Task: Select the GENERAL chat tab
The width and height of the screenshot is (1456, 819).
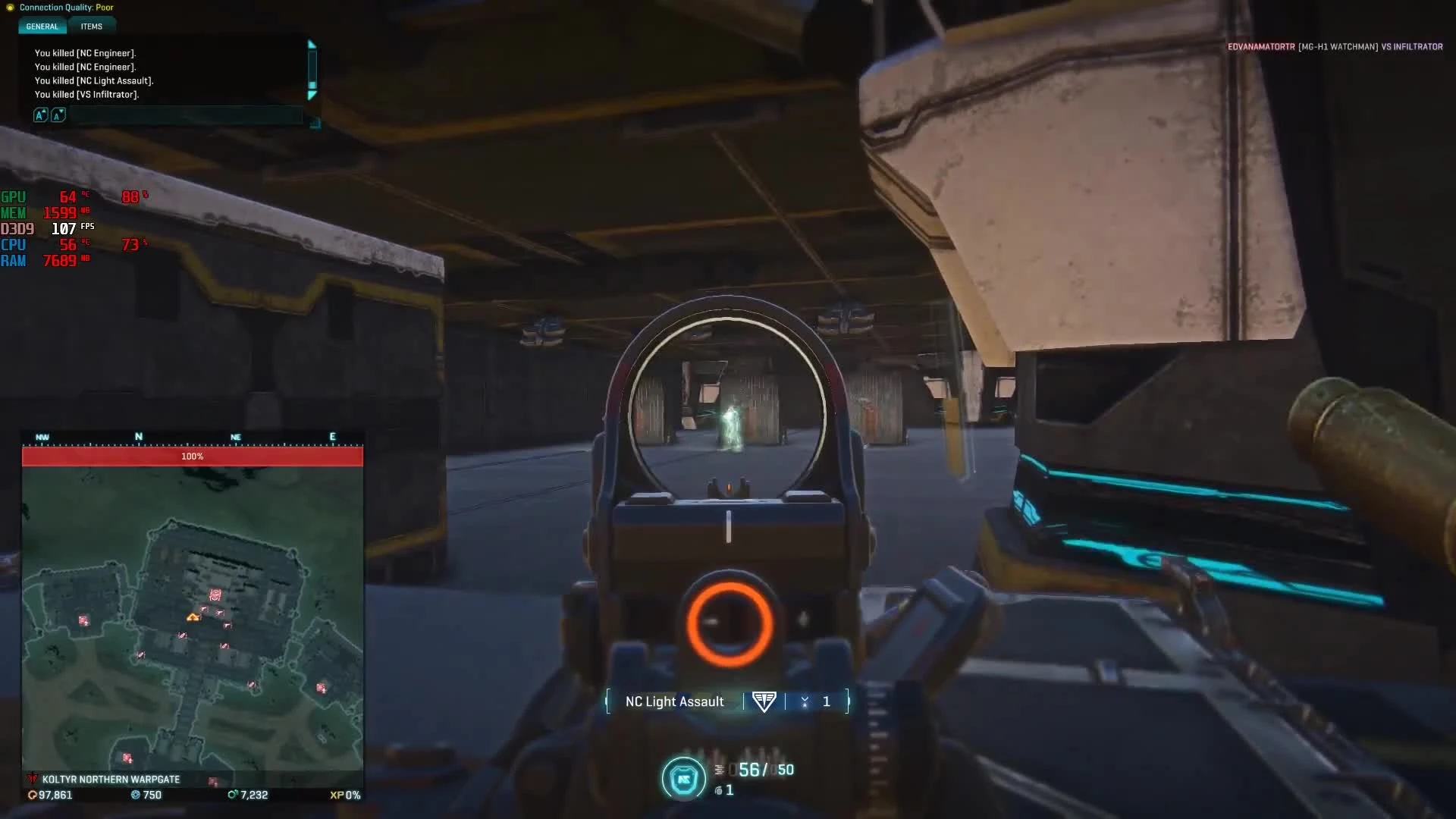Action: point(42,27)
